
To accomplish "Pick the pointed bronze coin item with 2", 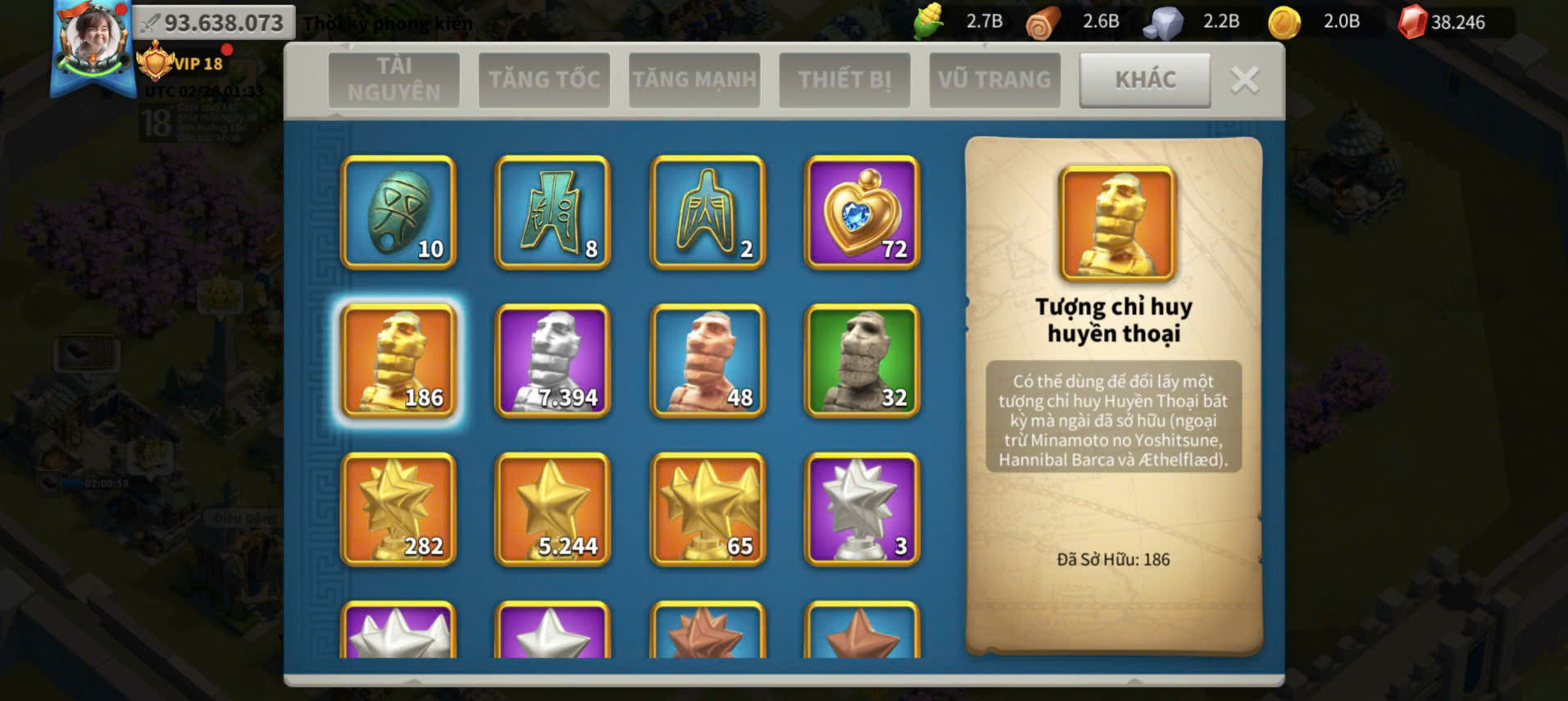I will tap(708, 212).
